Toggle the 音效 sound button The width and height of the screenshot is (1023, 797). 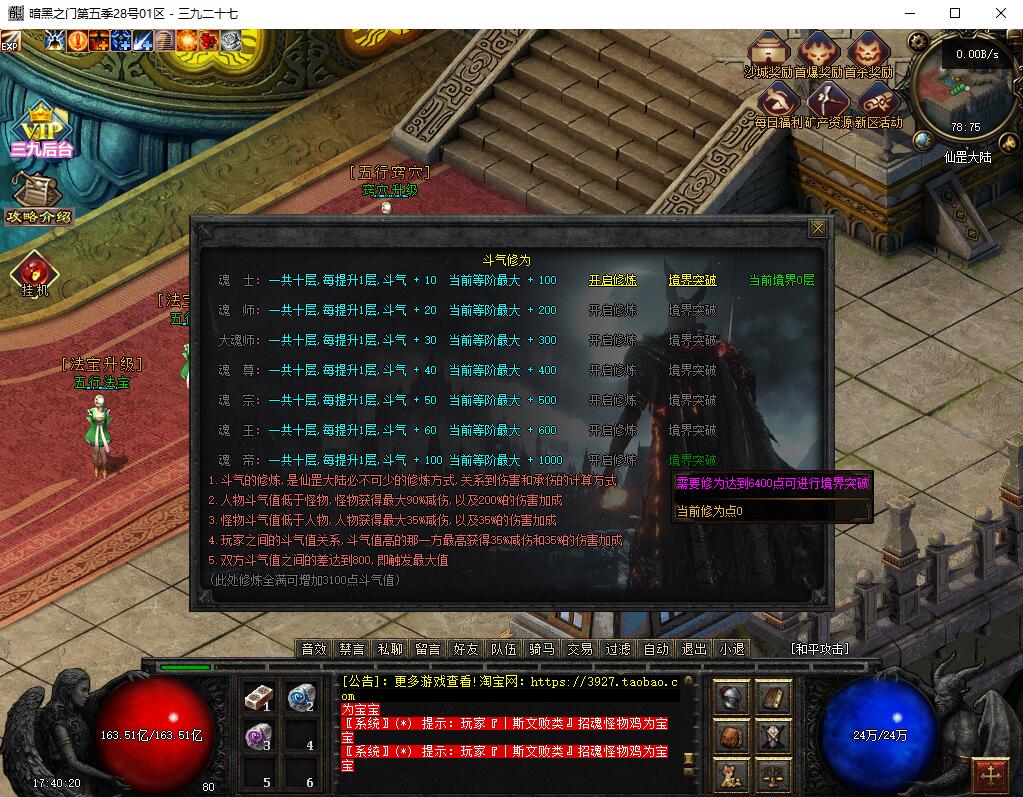click(314, 649)
